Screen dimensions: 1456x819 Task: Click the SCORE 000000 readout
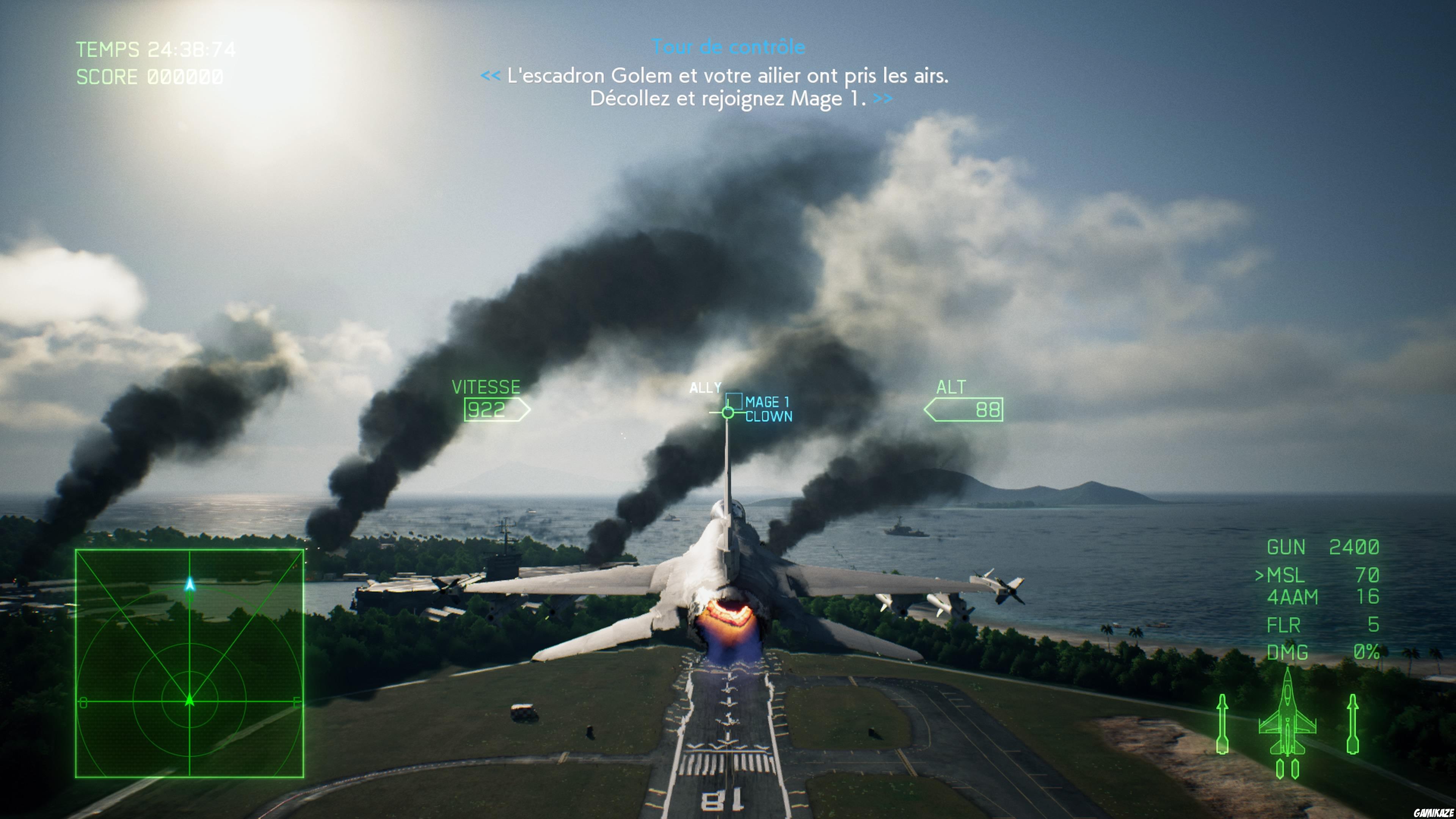point(148,76)
